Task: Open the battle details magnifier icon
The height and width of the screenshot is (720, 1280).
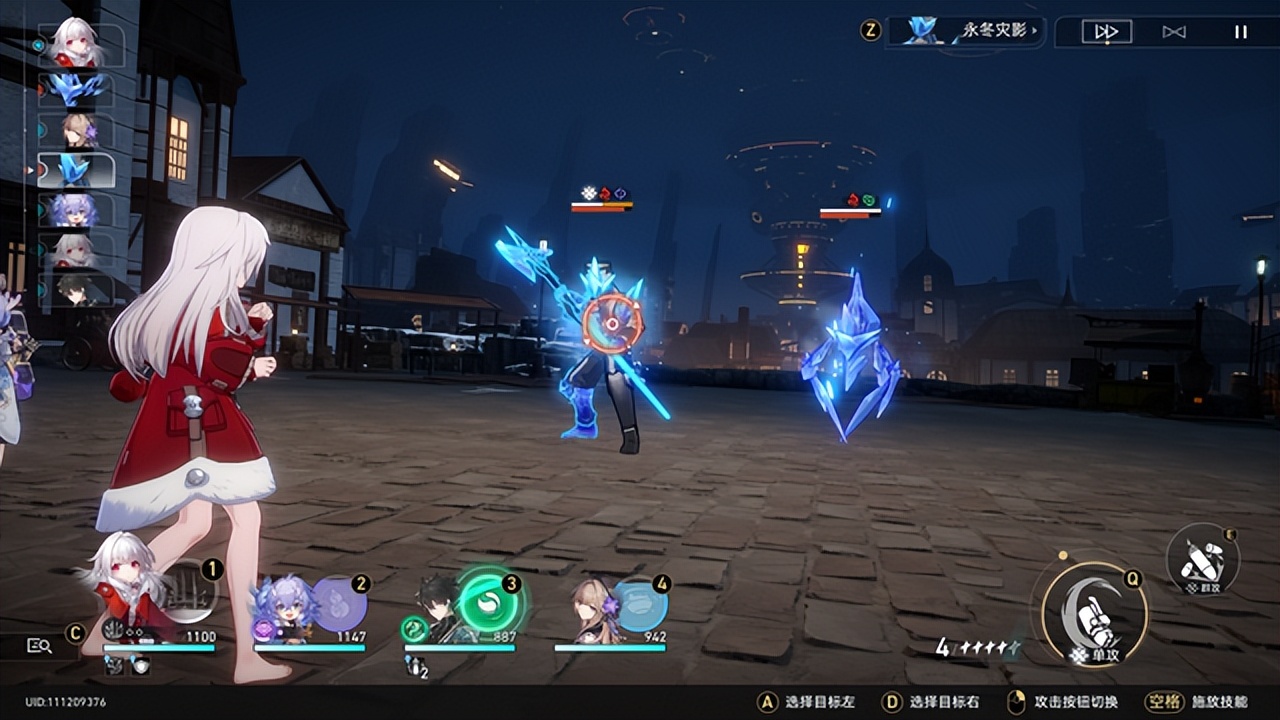Action: tap(39, 646)
